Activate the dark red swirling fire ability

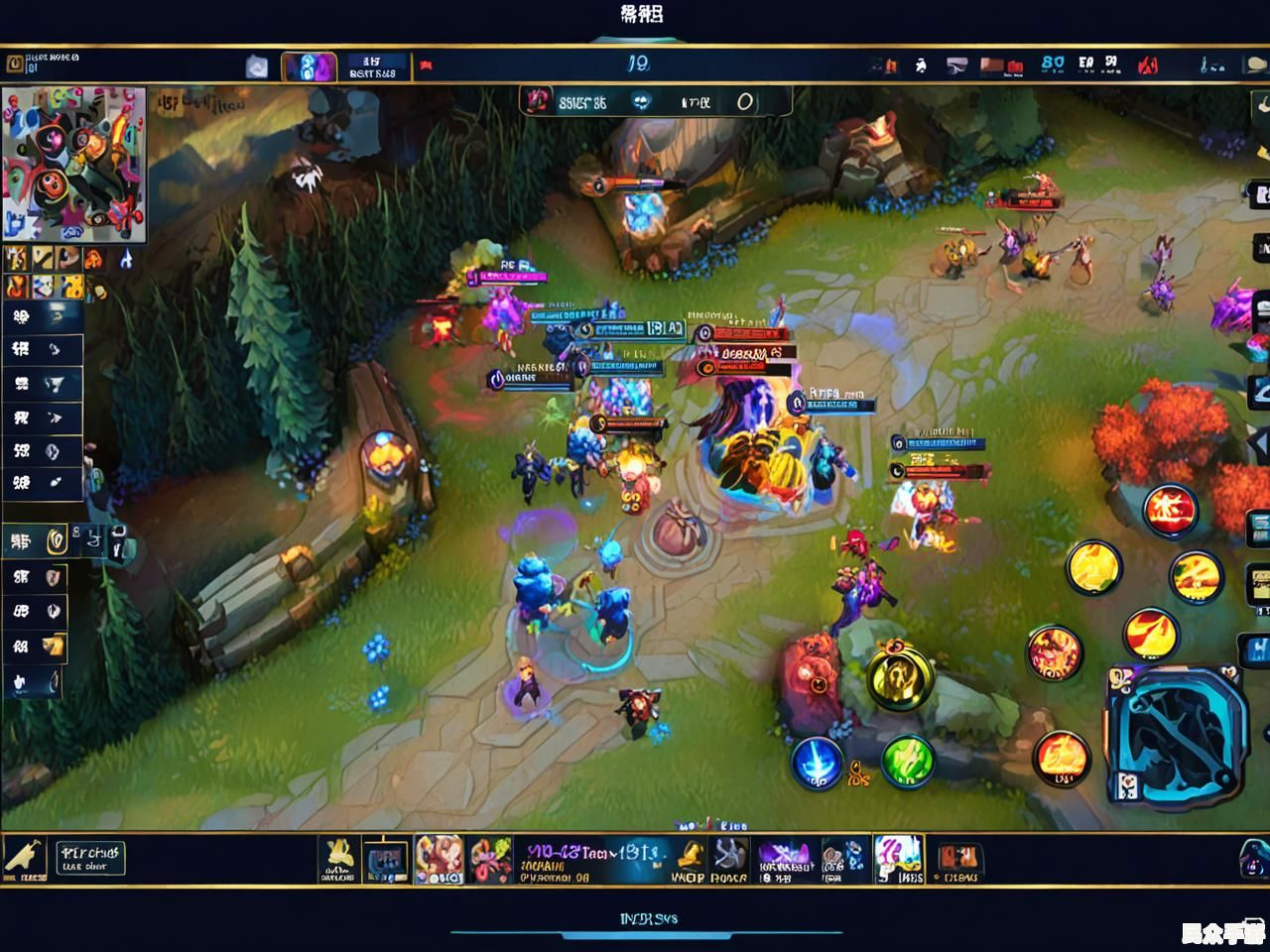coord(1054,654)
